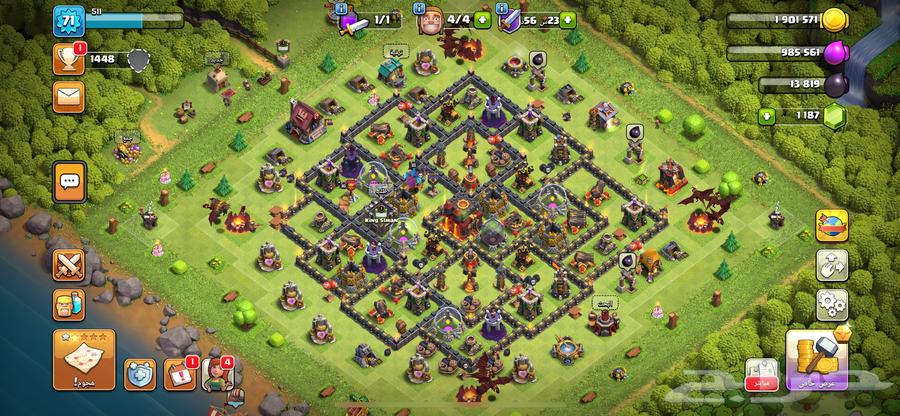Open the level 71 player profile badge

point(69,20)
